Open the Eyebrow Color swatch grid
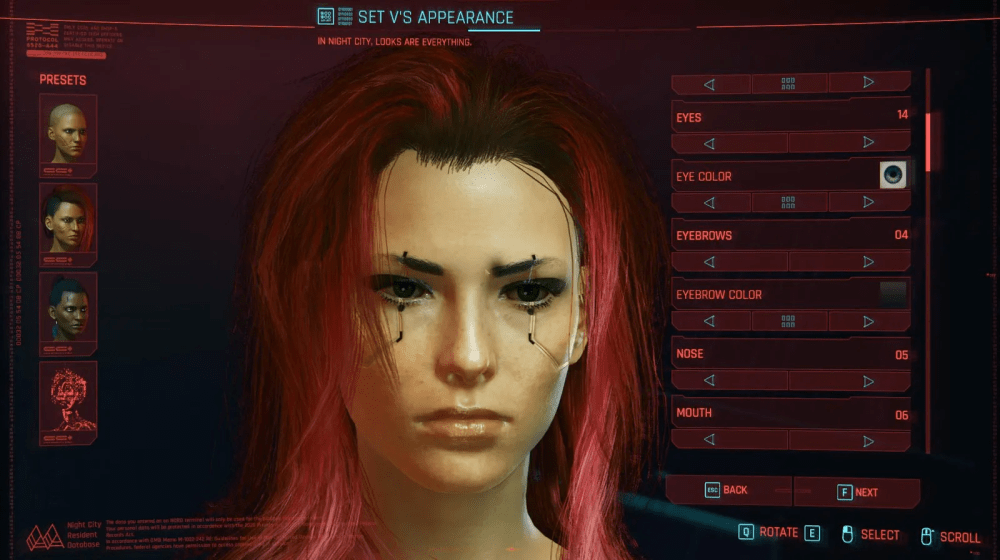Viewport: 1000px width, 560px height. (788, 321)
